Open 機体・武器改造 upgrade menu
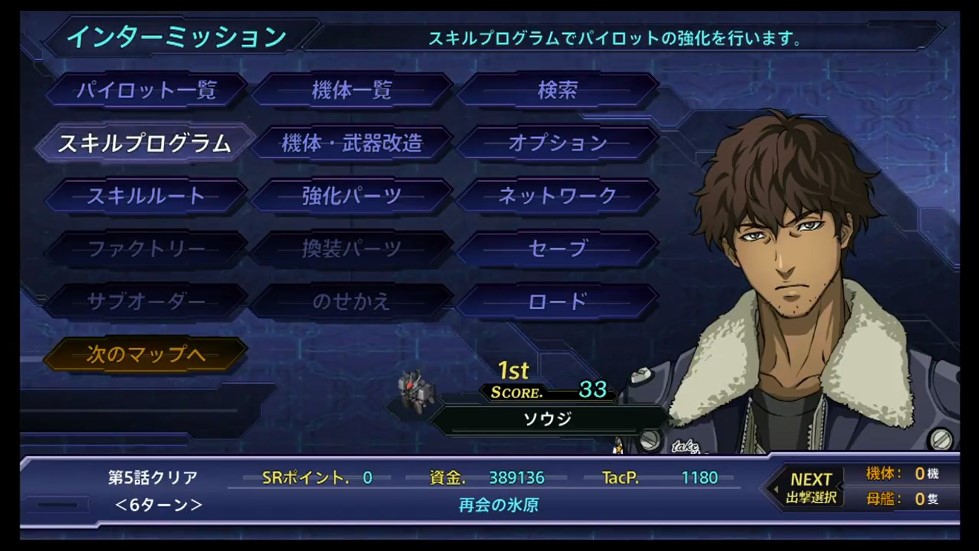The height and width of the screenshot is (551, 979). click(x=351, y=143)
